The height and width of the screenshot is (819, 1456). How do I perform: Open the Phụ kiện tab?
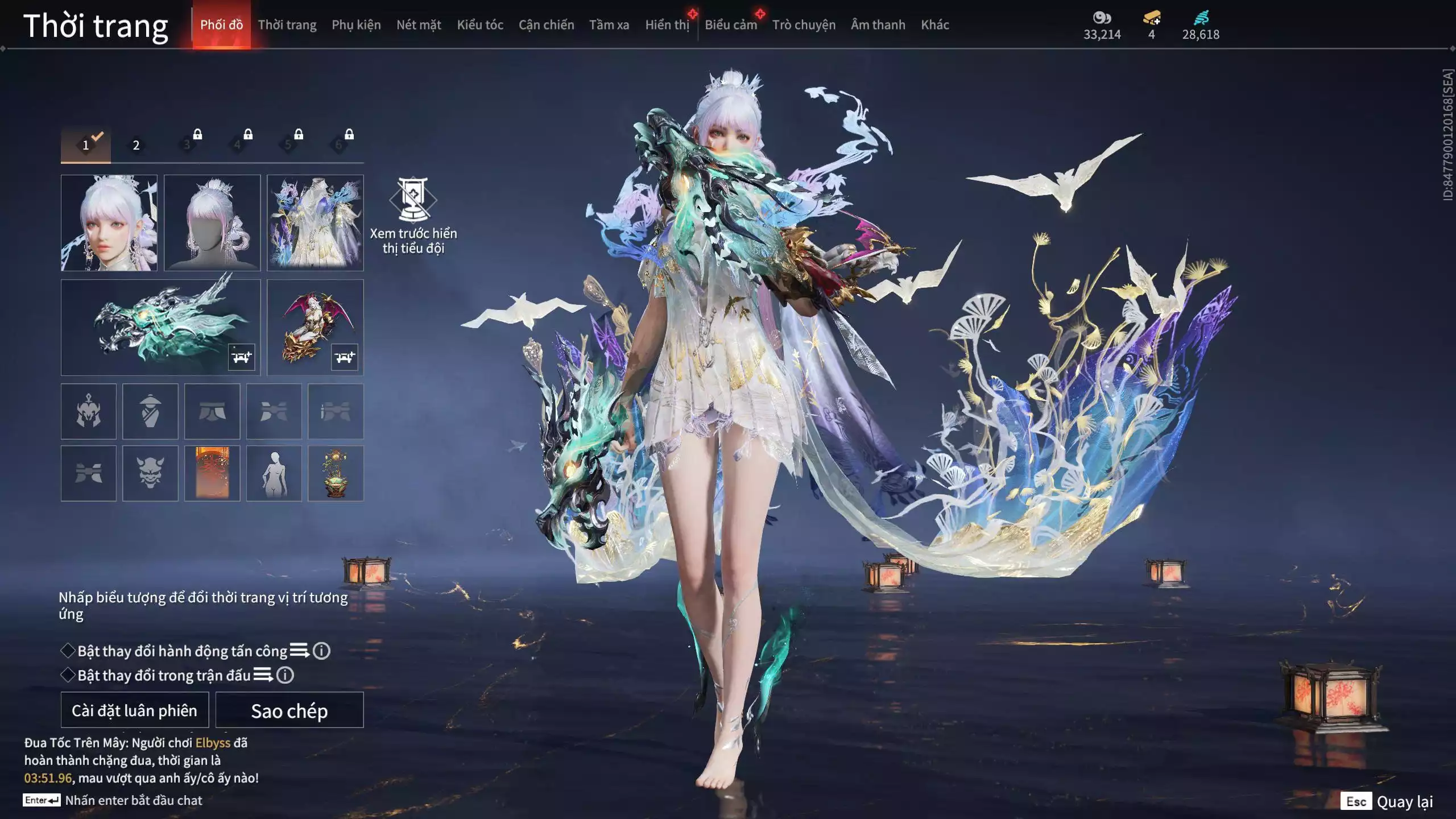(356, 25)
